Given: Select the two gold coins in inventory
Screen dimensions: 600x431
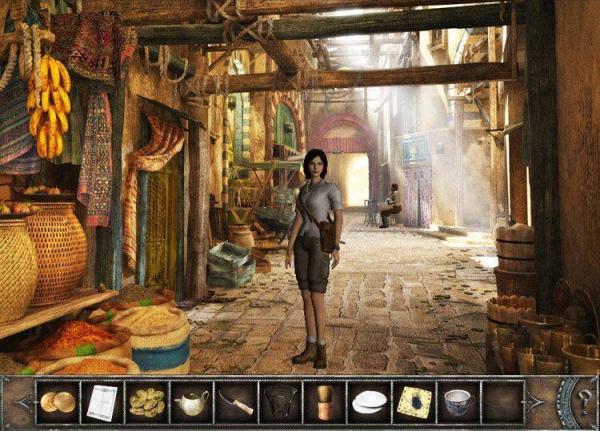Looking at the screenshot, I should (57, 402).
